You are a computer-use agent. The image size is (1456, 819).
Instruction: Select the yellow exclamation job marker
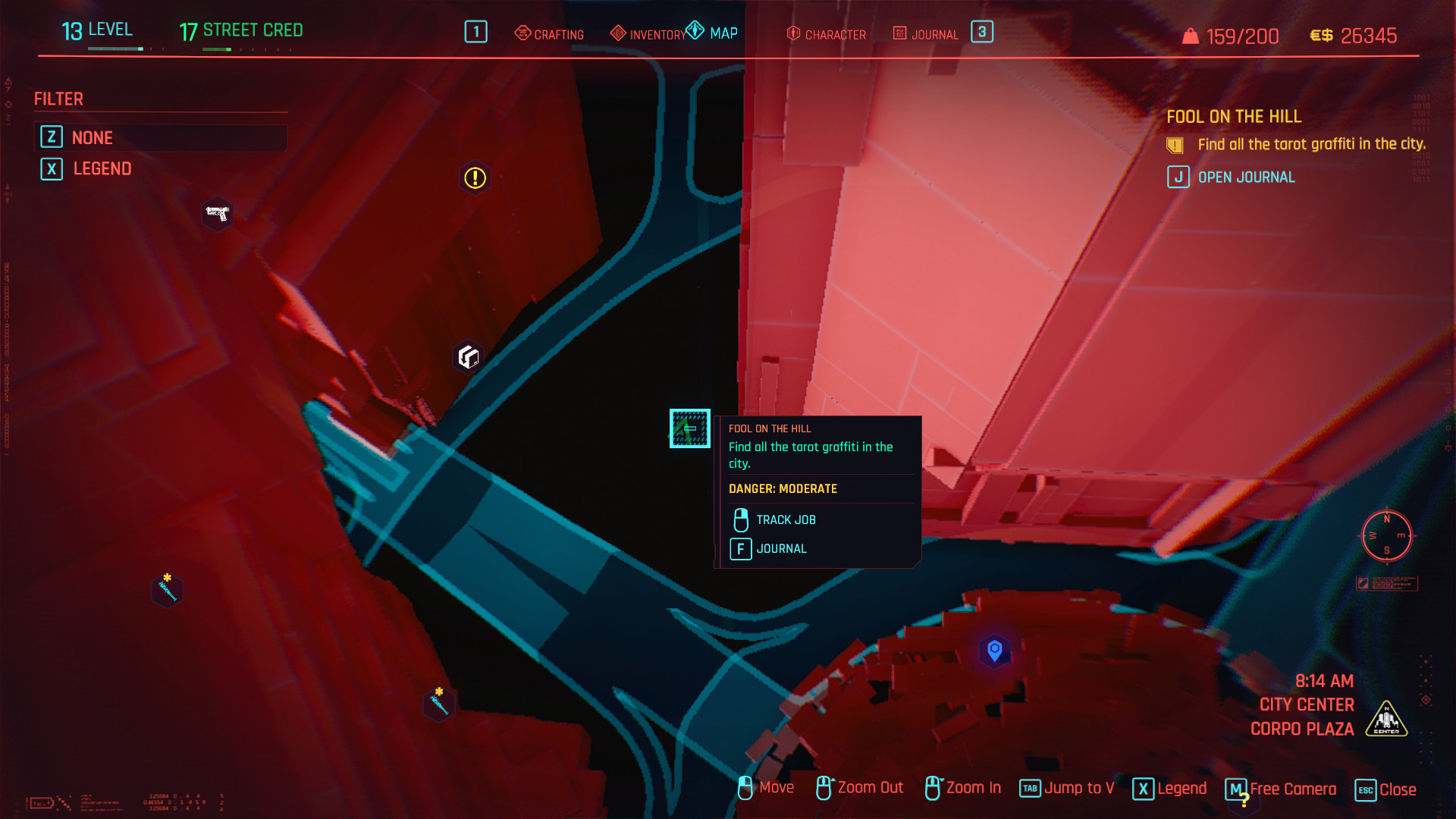[475, 177]
